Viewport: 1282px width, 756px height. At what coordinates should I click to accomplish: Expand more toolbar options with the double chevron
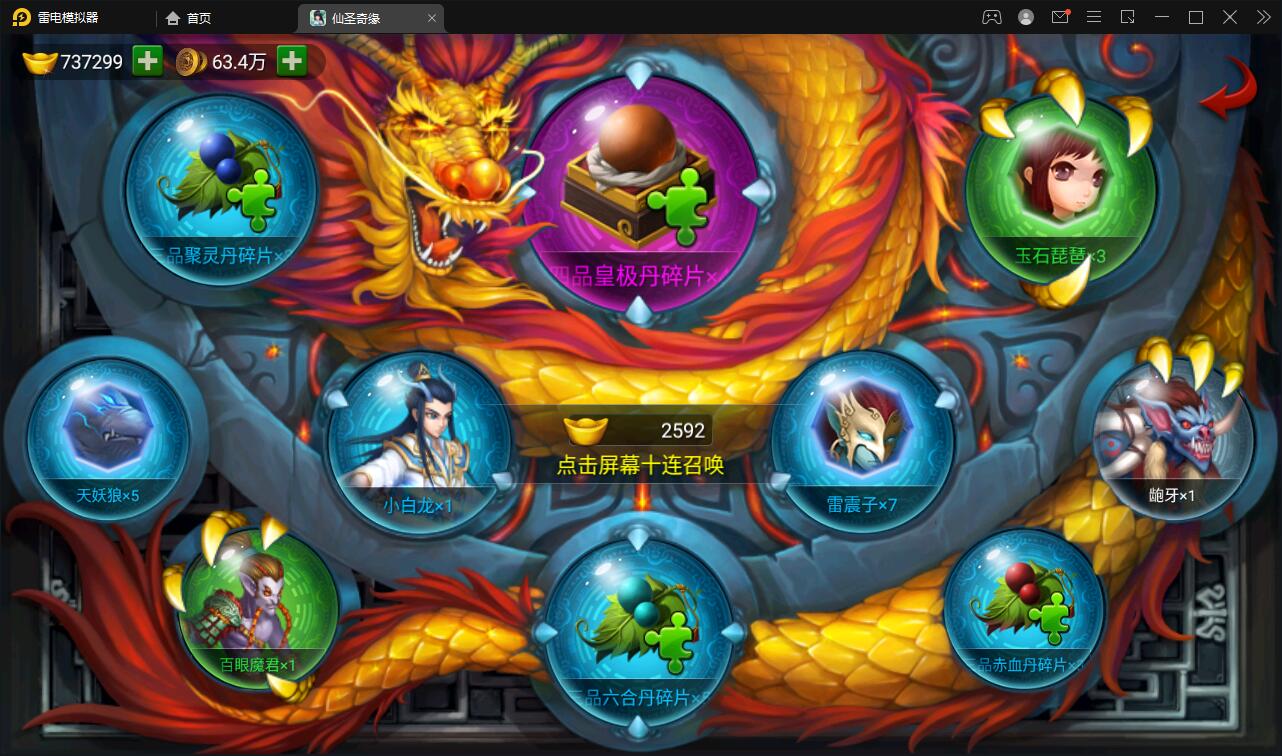point(1264,17)
